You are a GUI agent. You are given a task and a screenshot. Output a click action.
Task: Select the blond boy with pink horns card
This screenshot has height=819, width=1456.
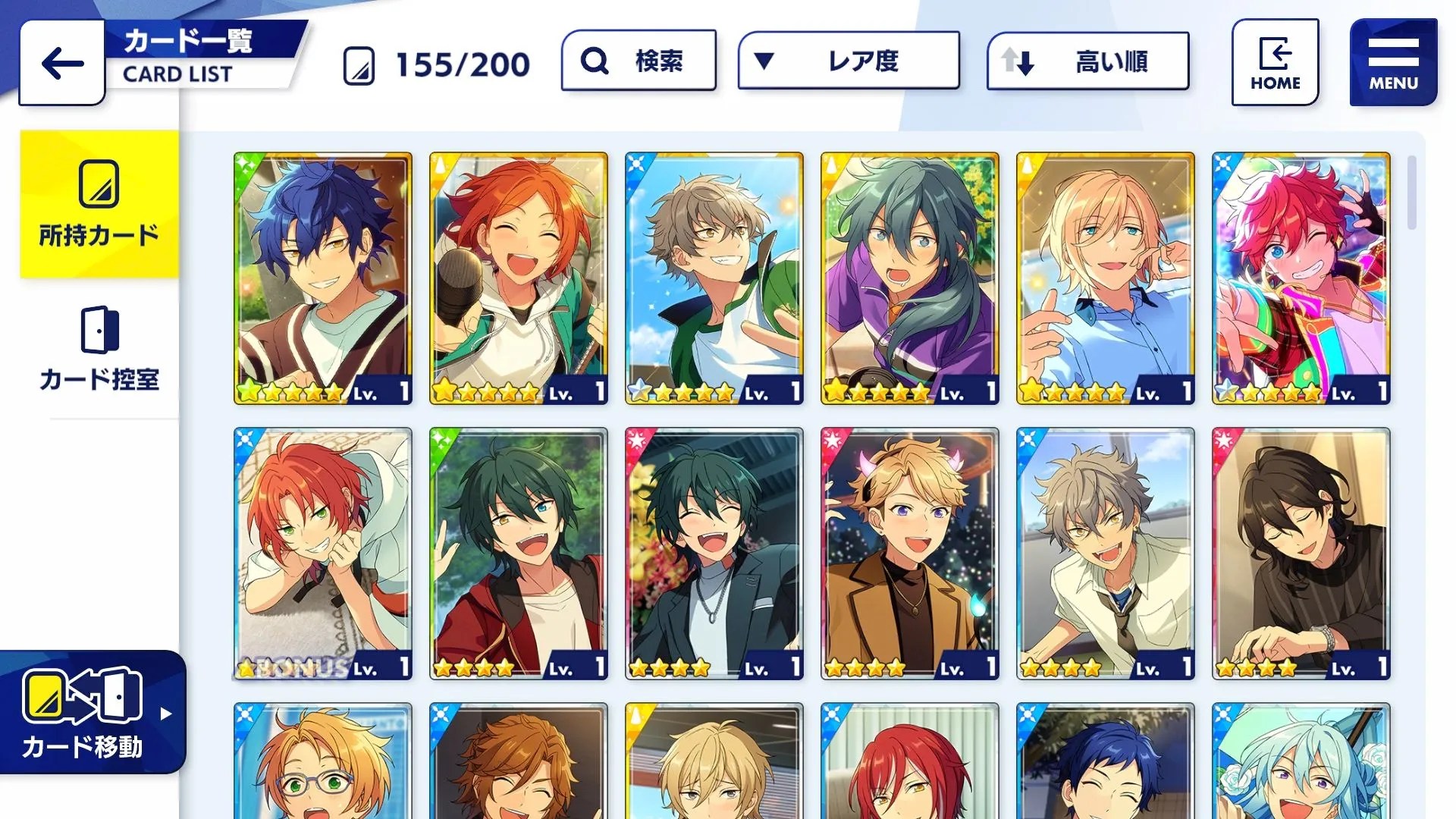tap(910, 553)
